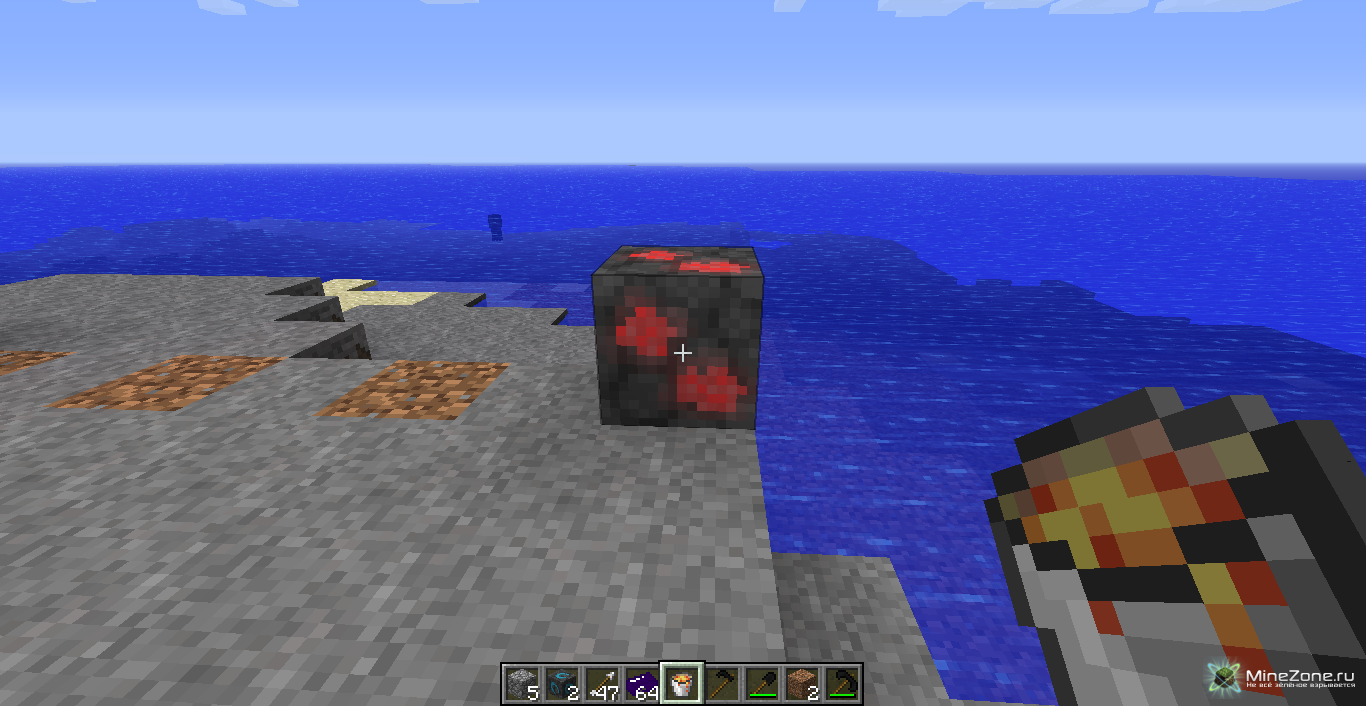Select the dirt block stack of 2
1366x706 pixels.
[x=802, y=684]
